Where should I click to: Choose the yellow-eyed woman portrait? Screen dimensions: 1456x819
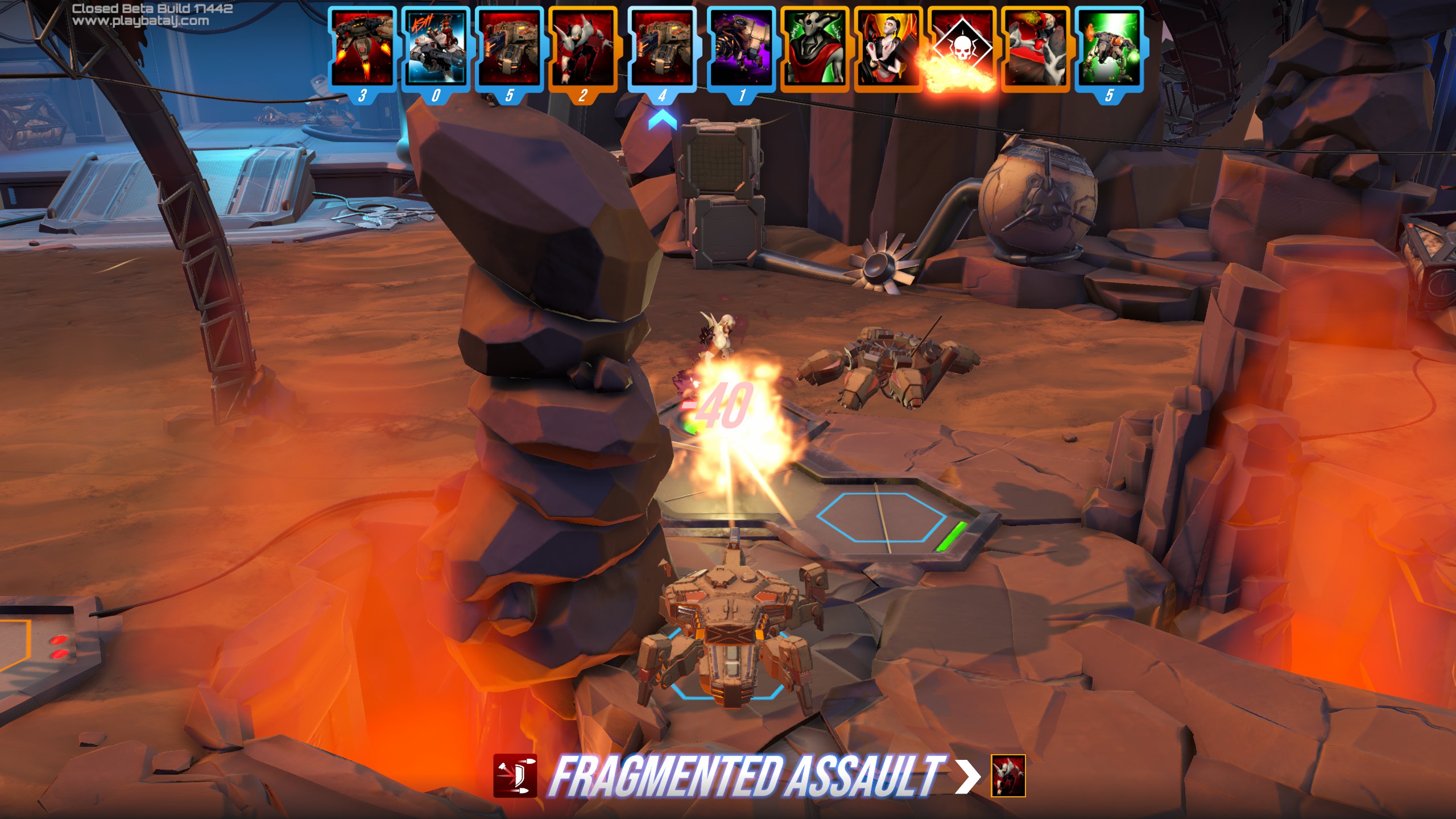(888, 49)
